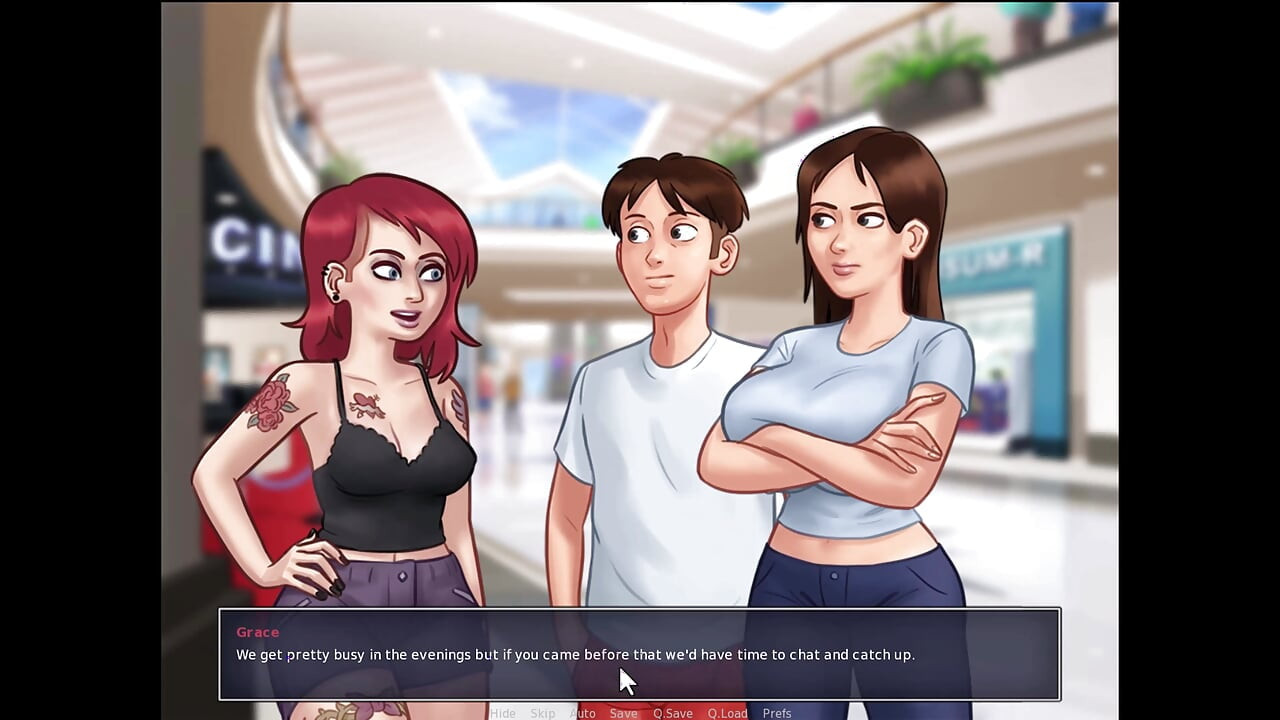The width and height of the screenshot is (1280, 720).
Task: Hide the dialogue interface
Action: tap(503, 713)
